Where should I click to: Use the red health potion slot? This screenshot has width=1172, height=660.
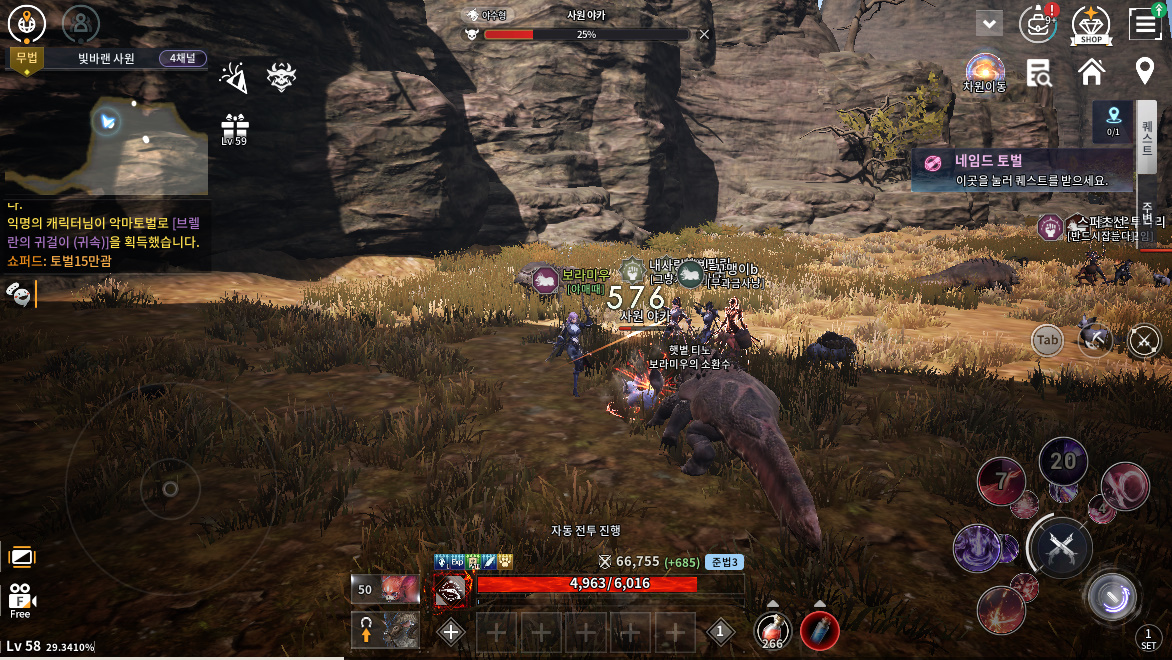tap(772, 630)
